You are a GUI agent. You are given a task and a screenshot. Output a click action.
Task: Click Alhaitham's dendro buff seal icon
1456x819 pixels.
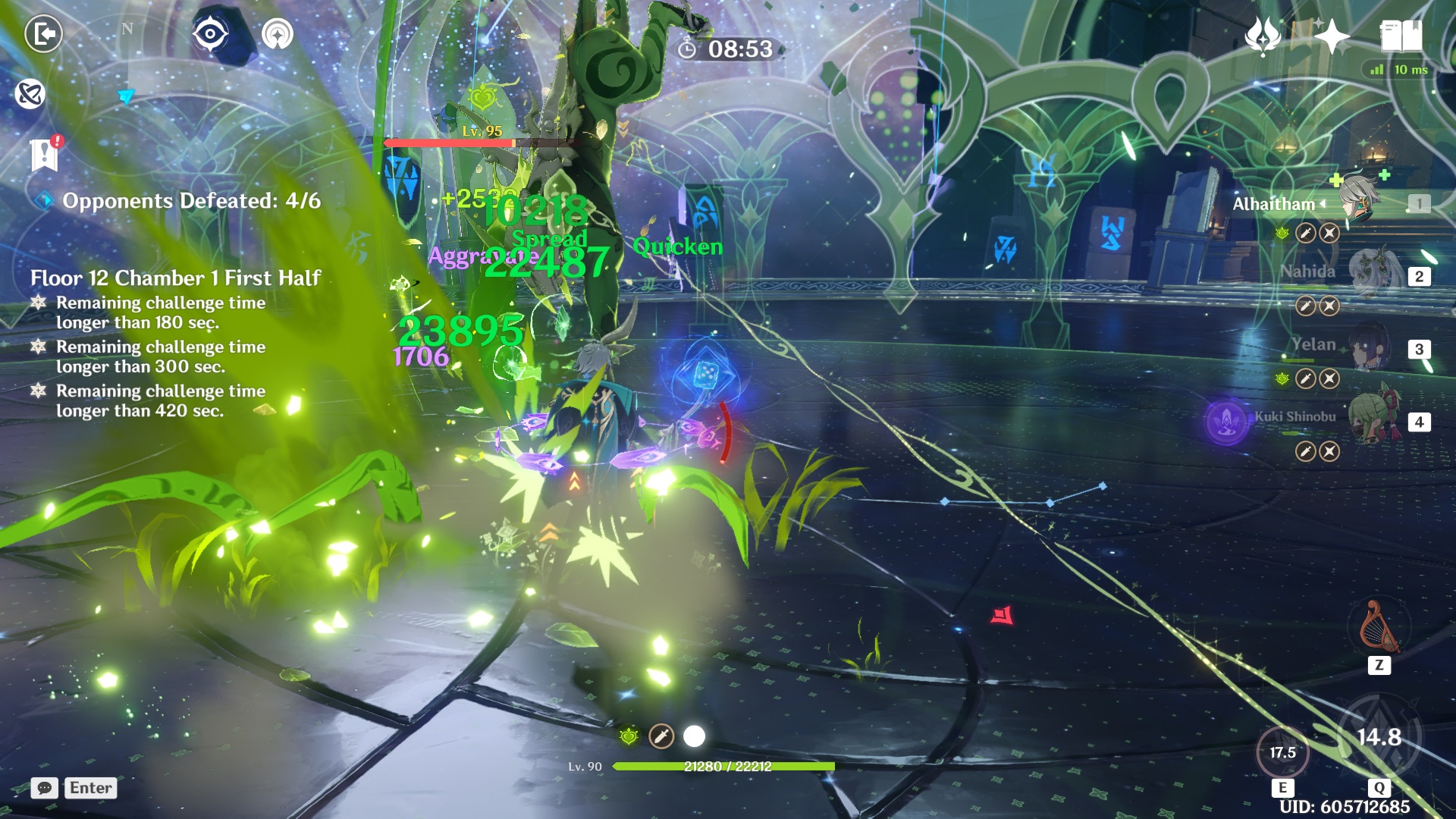1281,233
